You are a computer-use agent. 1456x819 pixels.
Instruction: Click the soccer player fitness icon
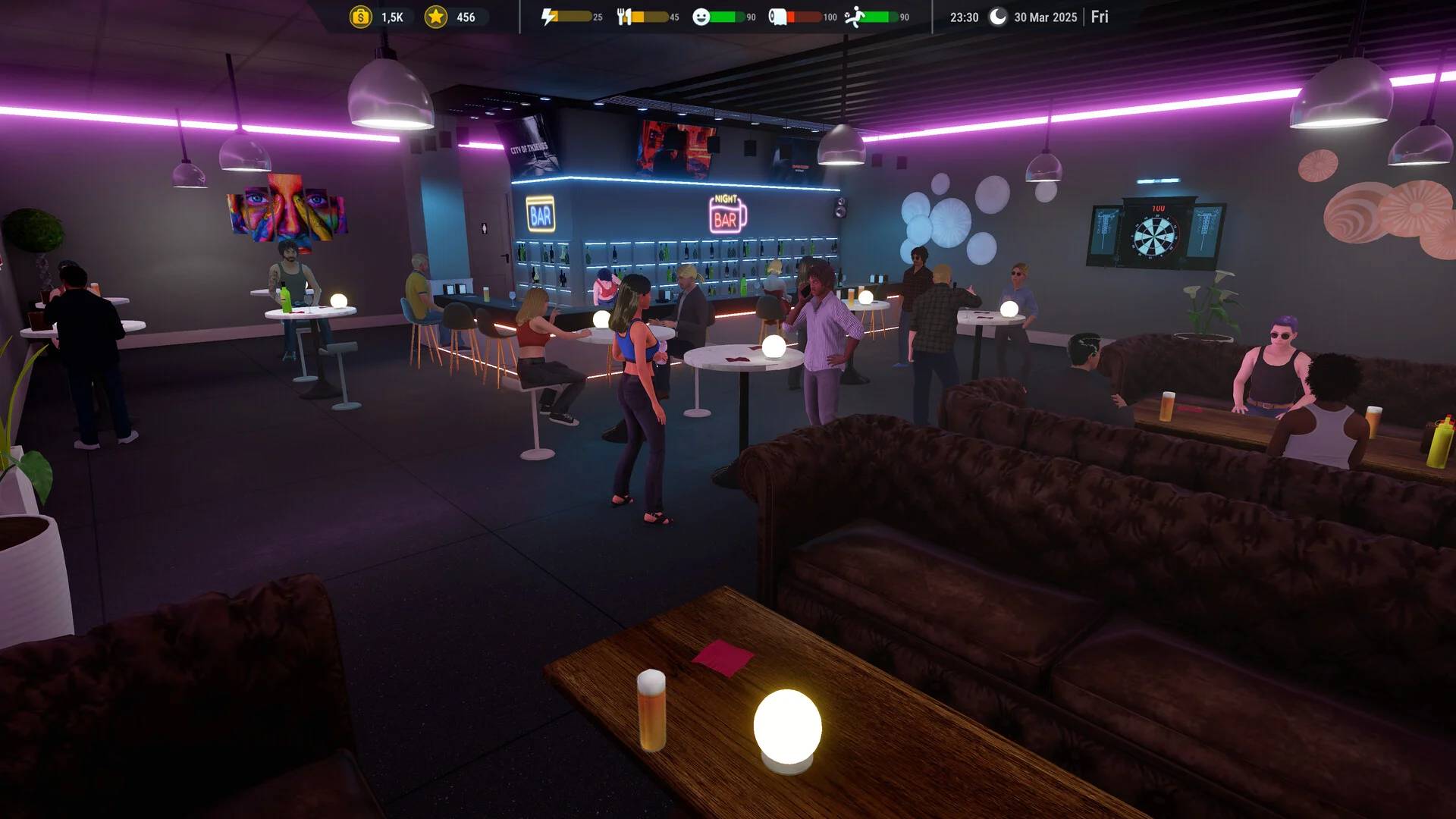tap(855, 17)
